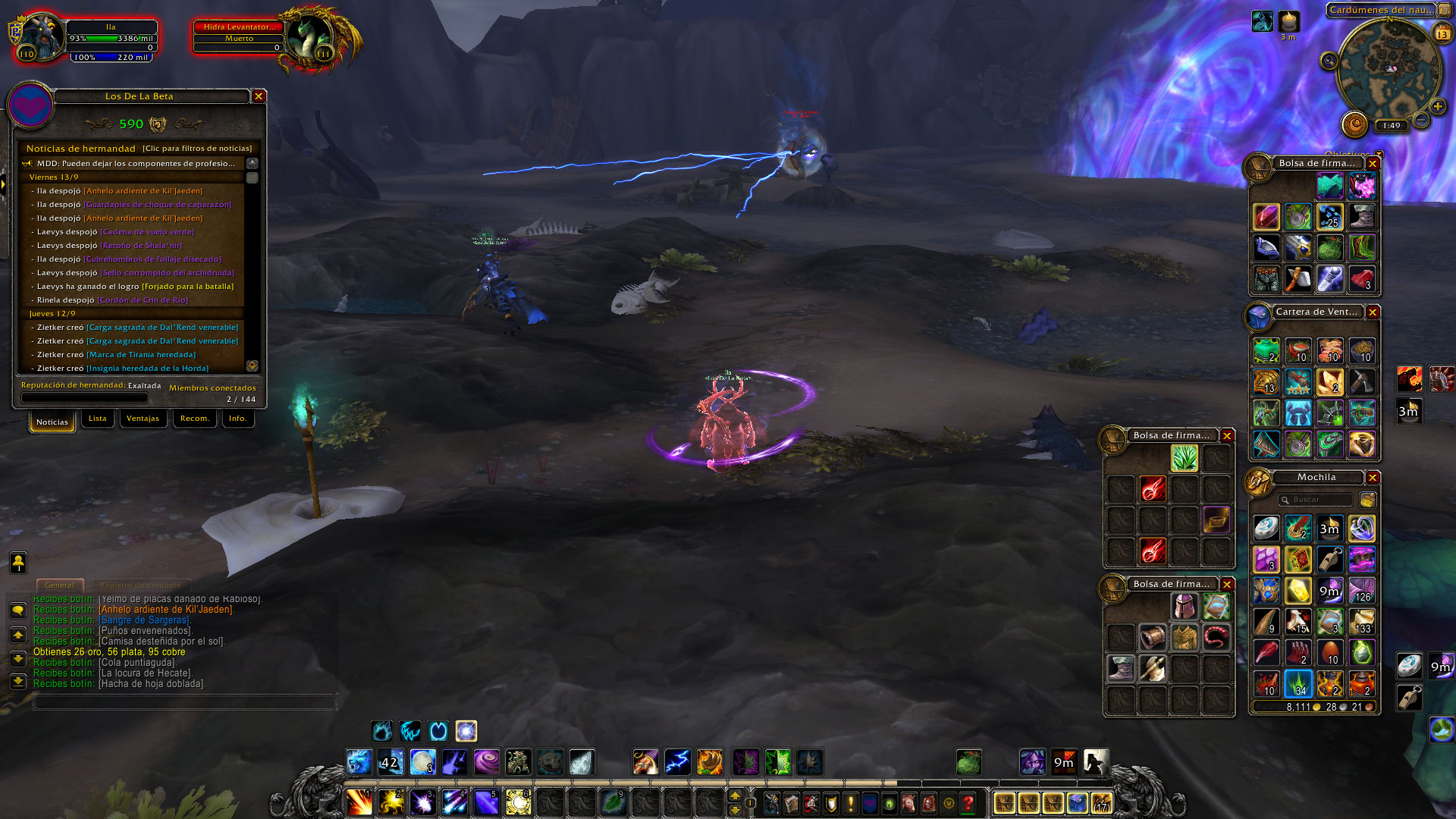Zoom out on the minimap

(1422, 121)
